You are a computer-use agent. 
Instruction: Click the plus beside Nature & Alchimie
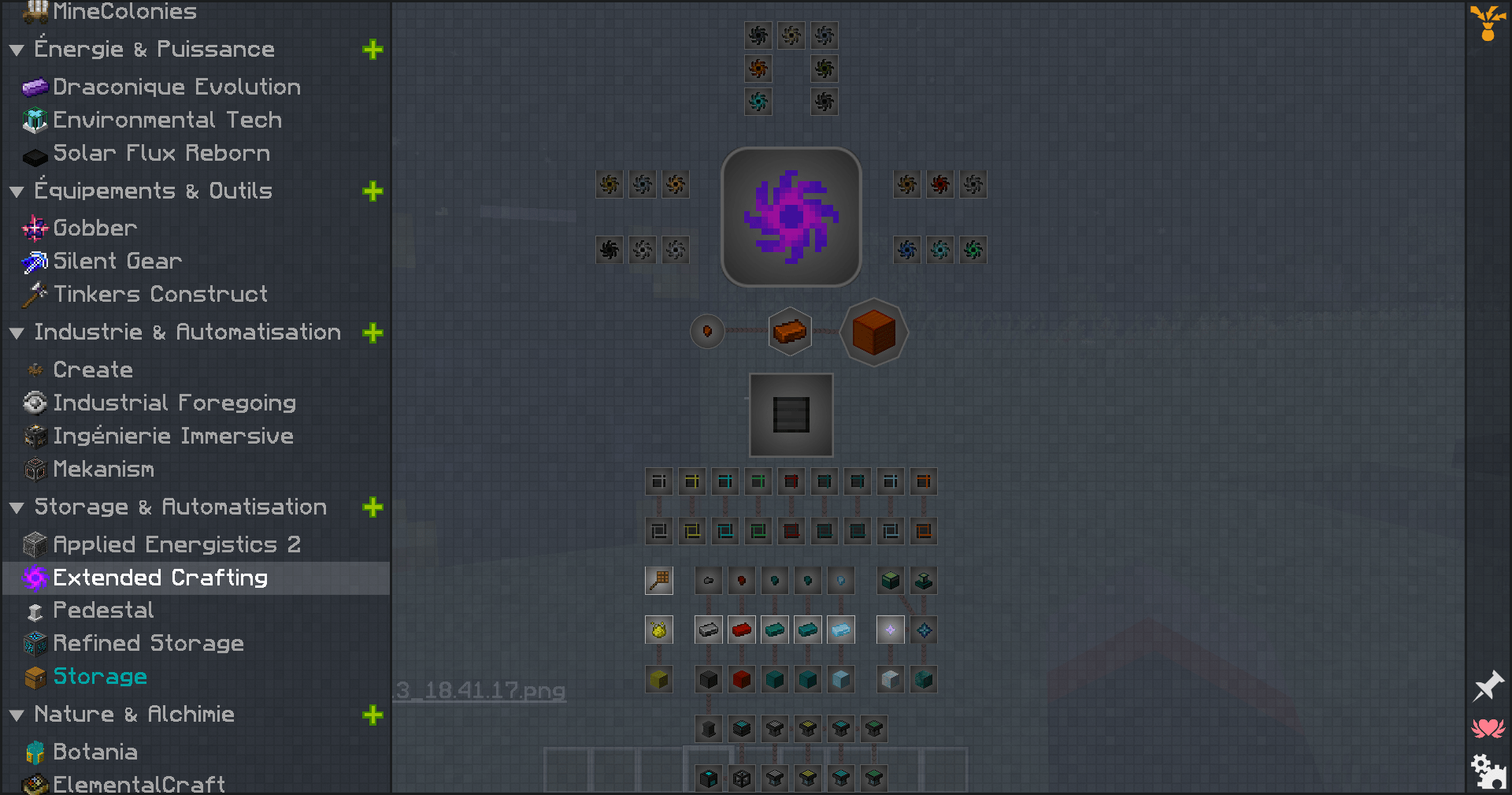coord(373,715)
